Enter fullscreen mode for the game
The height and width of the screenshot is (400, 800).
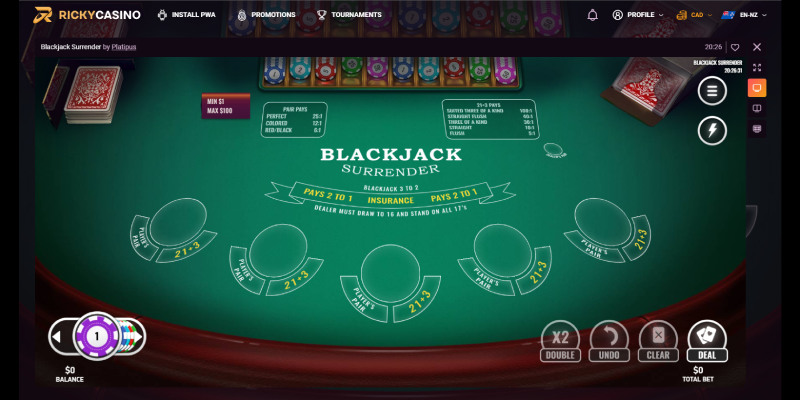[x=757, y=68]
